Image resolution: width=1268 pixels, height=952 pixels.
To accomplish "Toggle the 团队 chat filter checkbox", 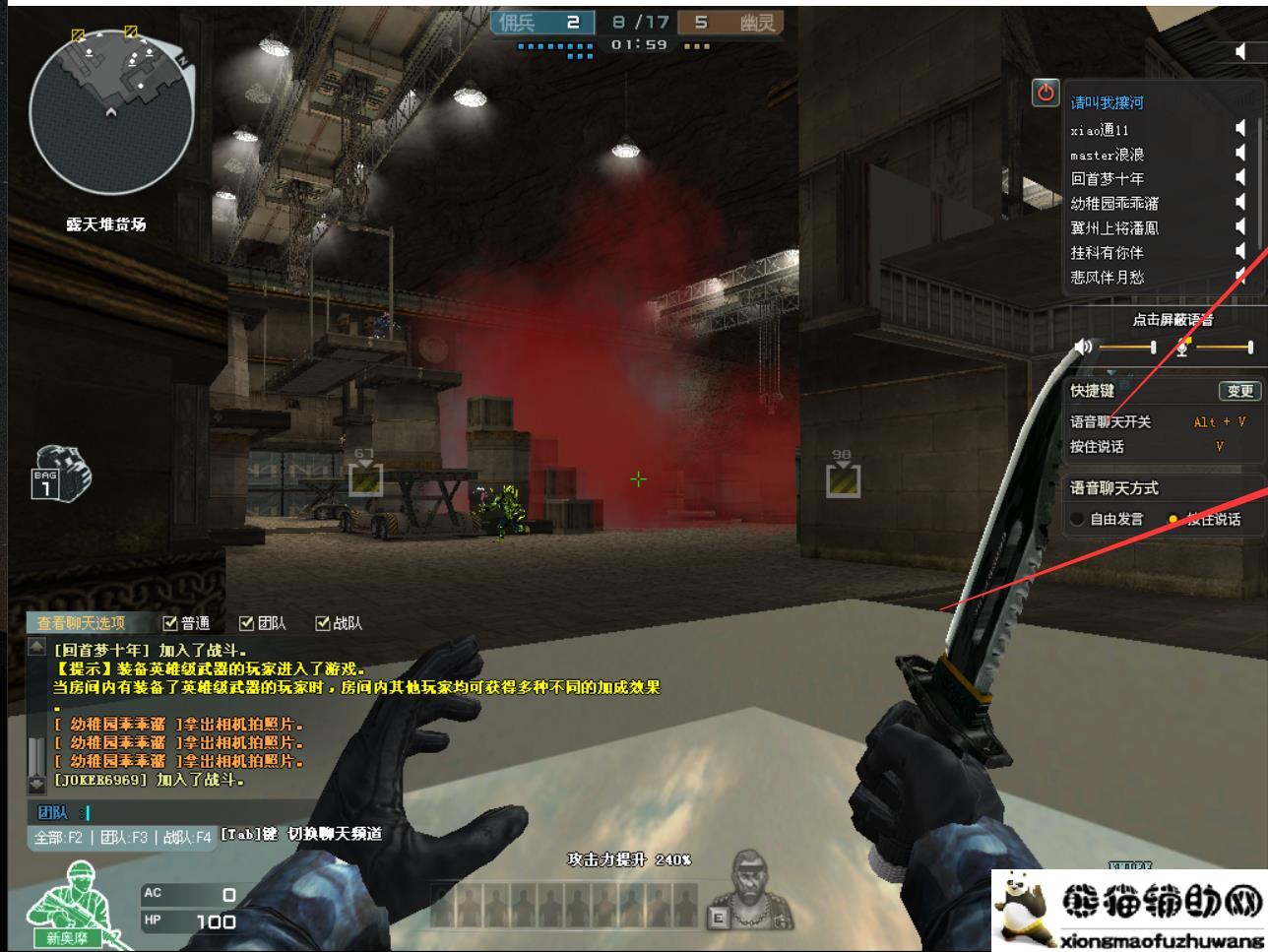I will [x=247, y=623].
